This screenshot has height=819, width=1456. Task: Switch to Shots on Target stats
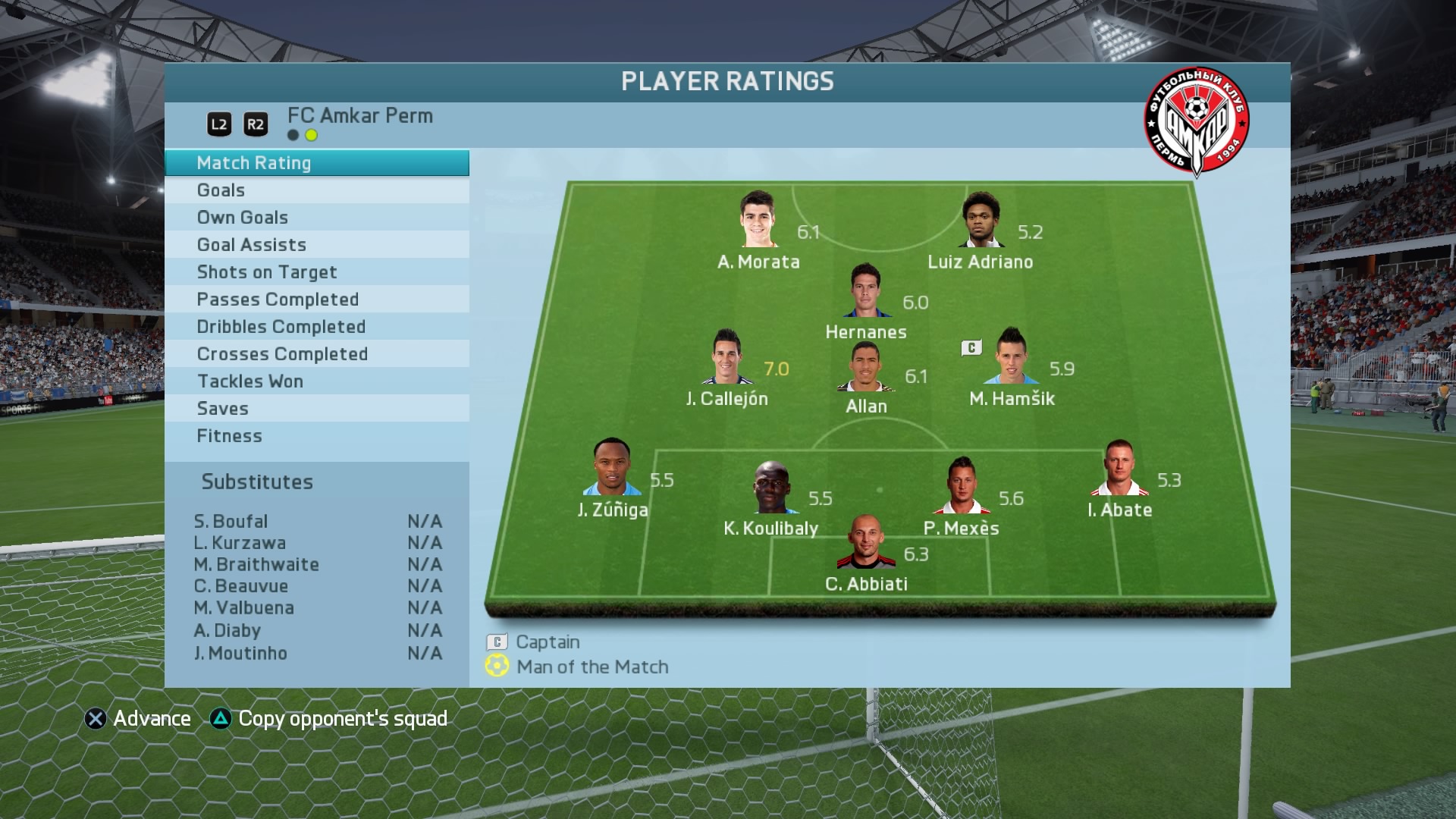[316, 272]
